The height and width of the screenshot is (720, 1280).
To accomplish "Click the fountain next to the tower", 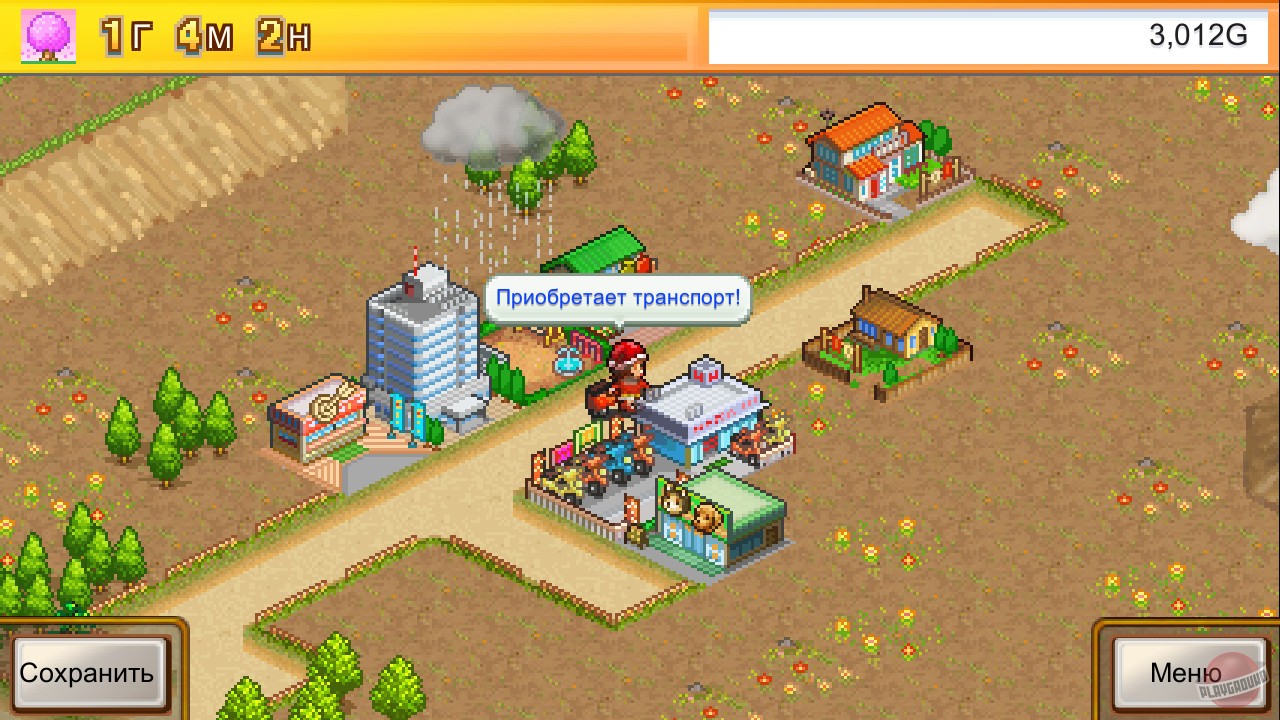I will 565,360.
